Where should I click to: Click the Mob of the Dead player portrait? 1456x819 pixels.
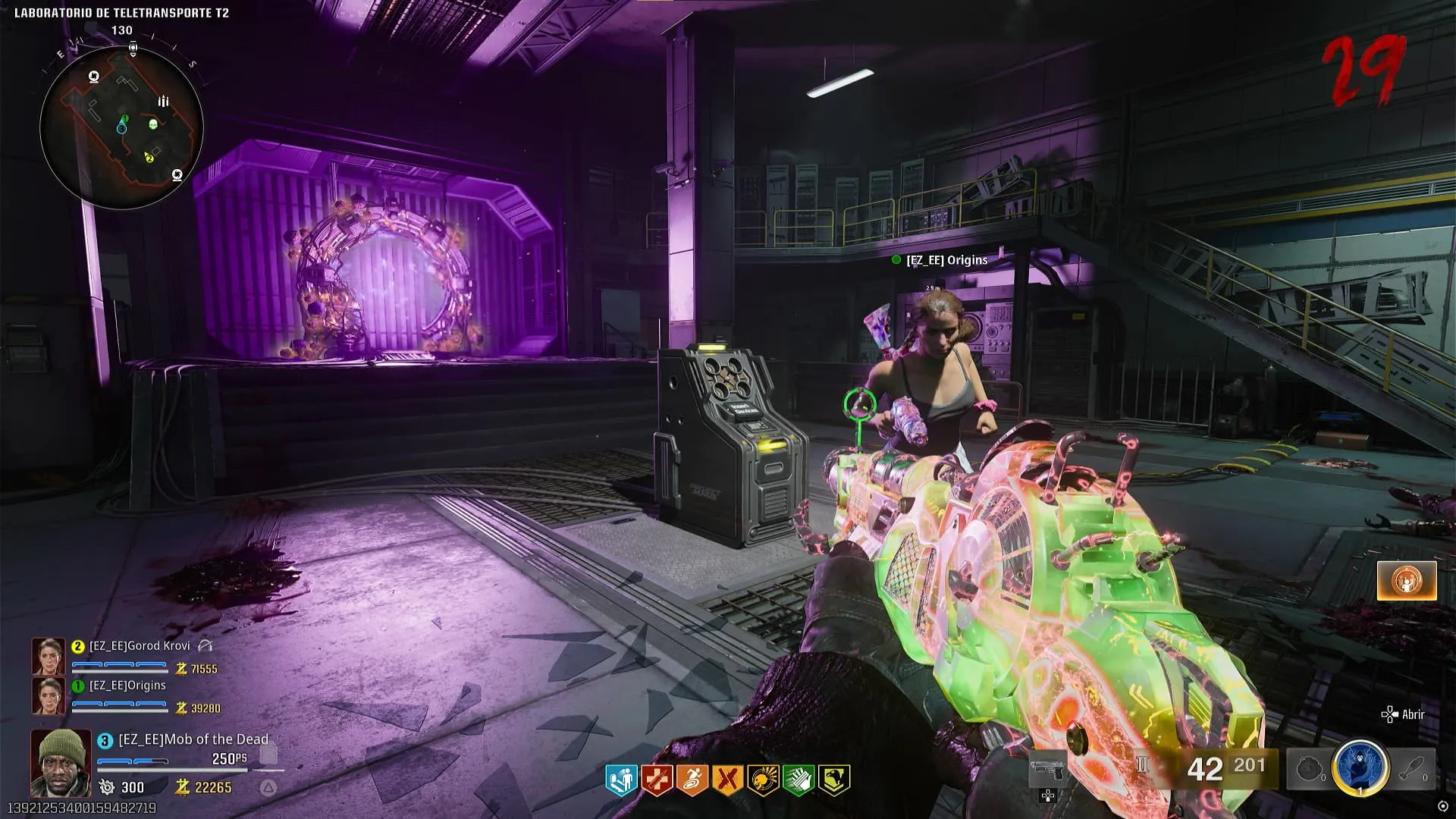coord(61,761)
